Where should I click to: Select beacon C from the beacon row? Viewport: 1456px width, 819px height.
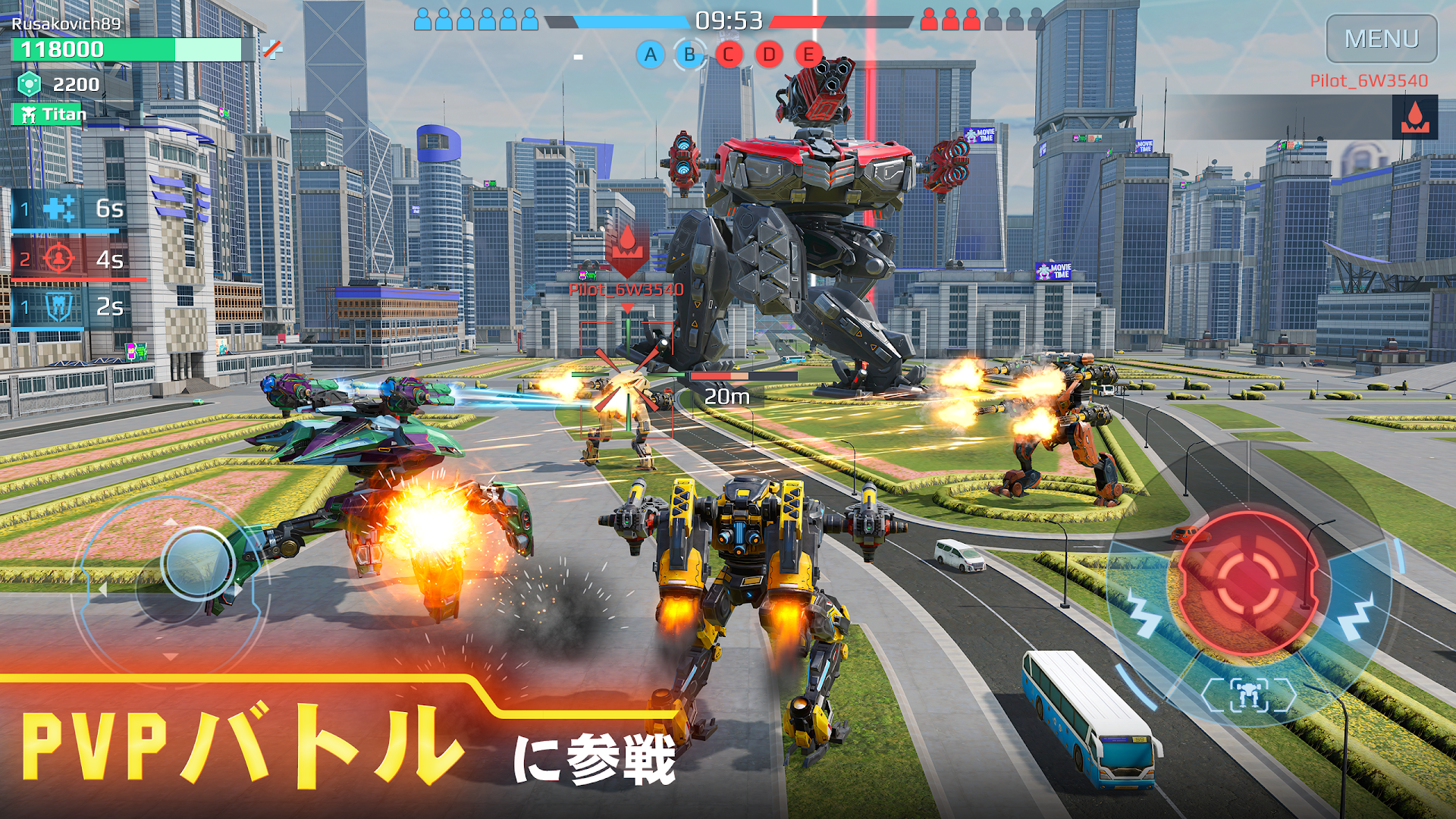click(x=728, y=55)
